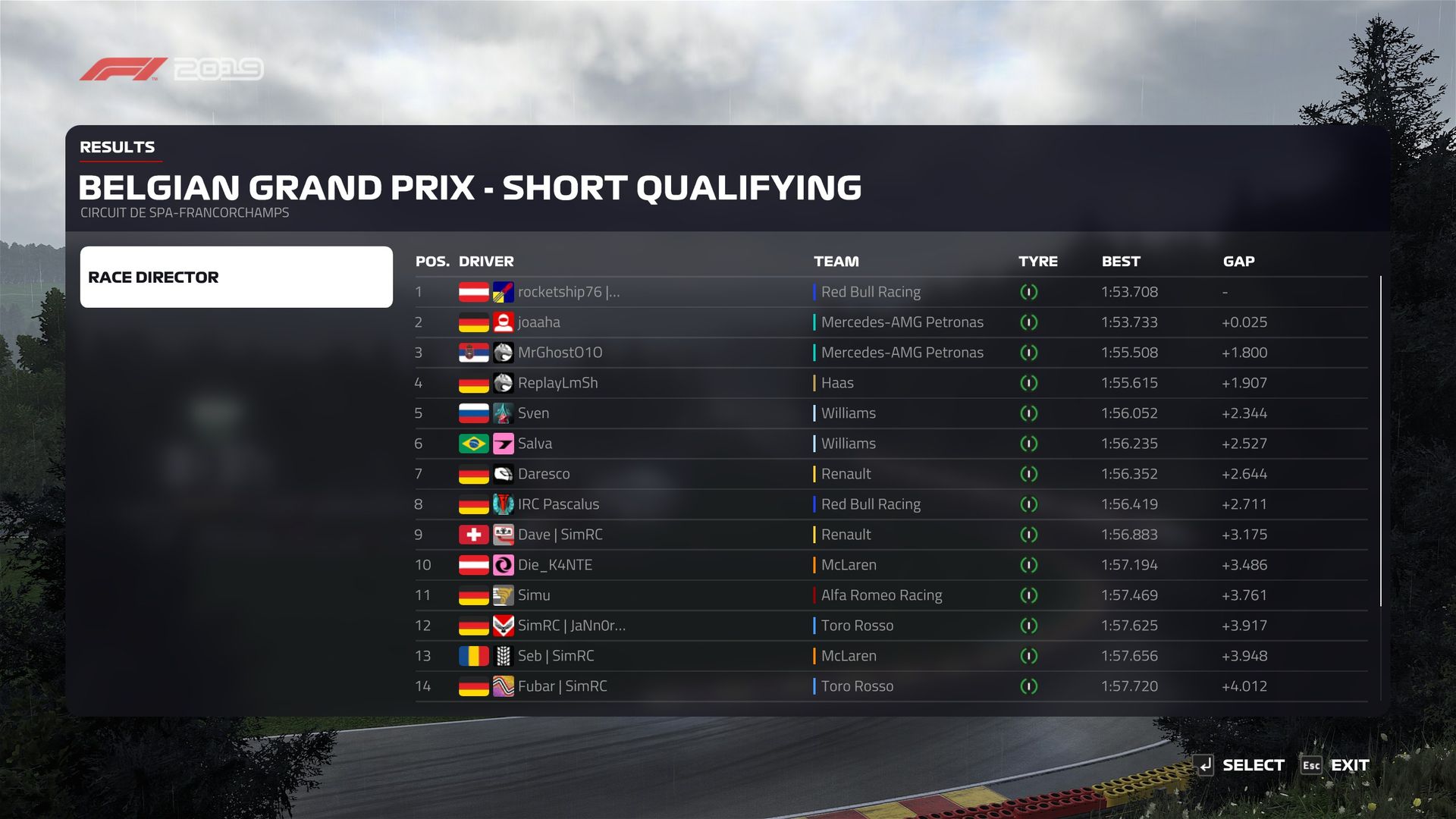Click the Exit button label
This screenshot has height=819, width=1456.
coord(1349,765)
